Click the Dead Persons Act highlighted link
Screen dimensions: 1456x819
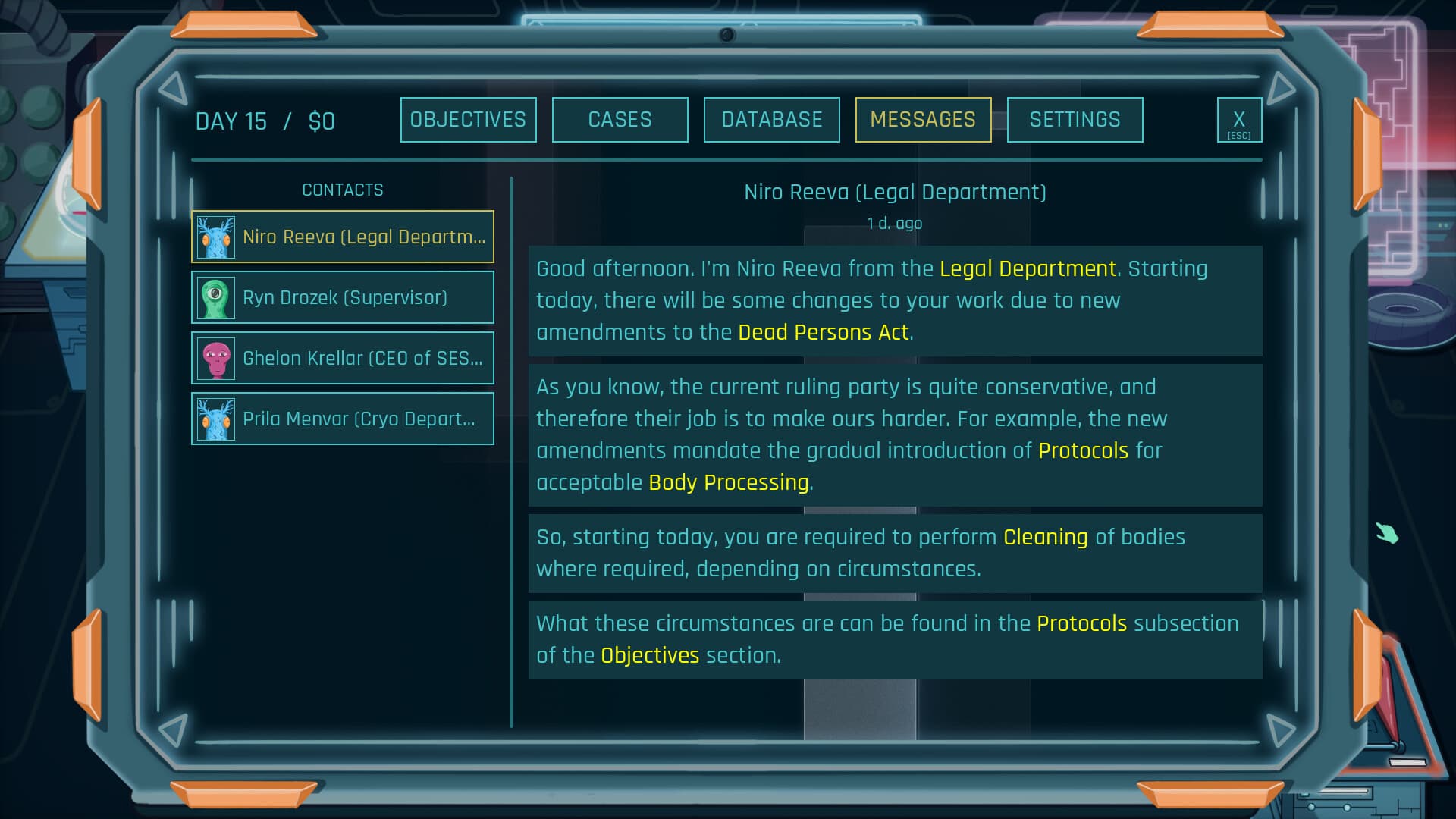click(824, 332)
